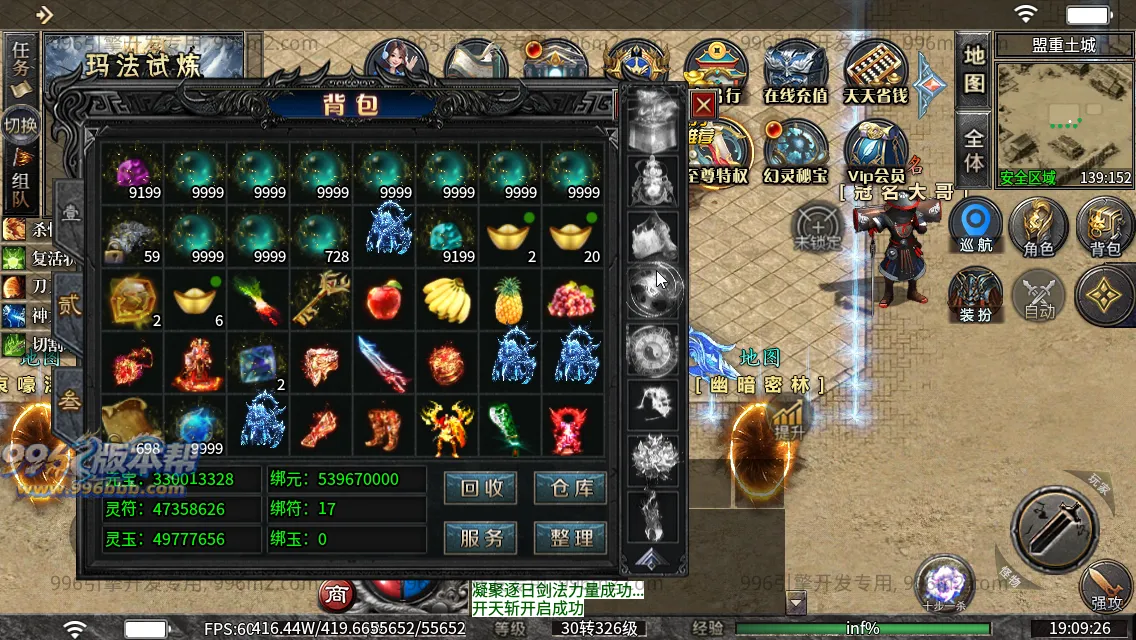1136x640 pixels.
Task: Click the 服务 service button
Action: click(480, 537)
